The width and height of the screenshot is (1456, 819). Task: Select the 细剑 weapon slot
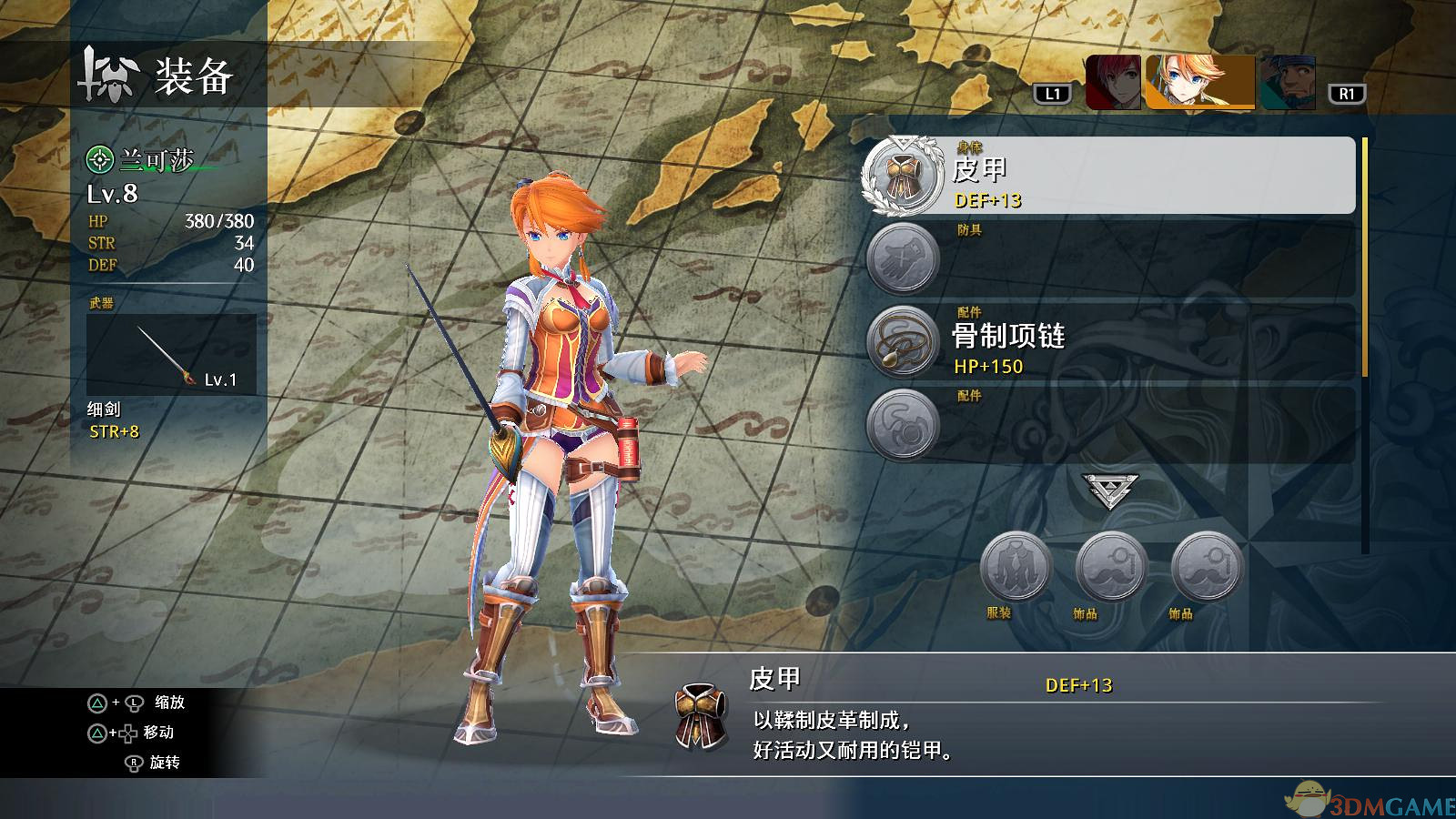pos(171,355)
